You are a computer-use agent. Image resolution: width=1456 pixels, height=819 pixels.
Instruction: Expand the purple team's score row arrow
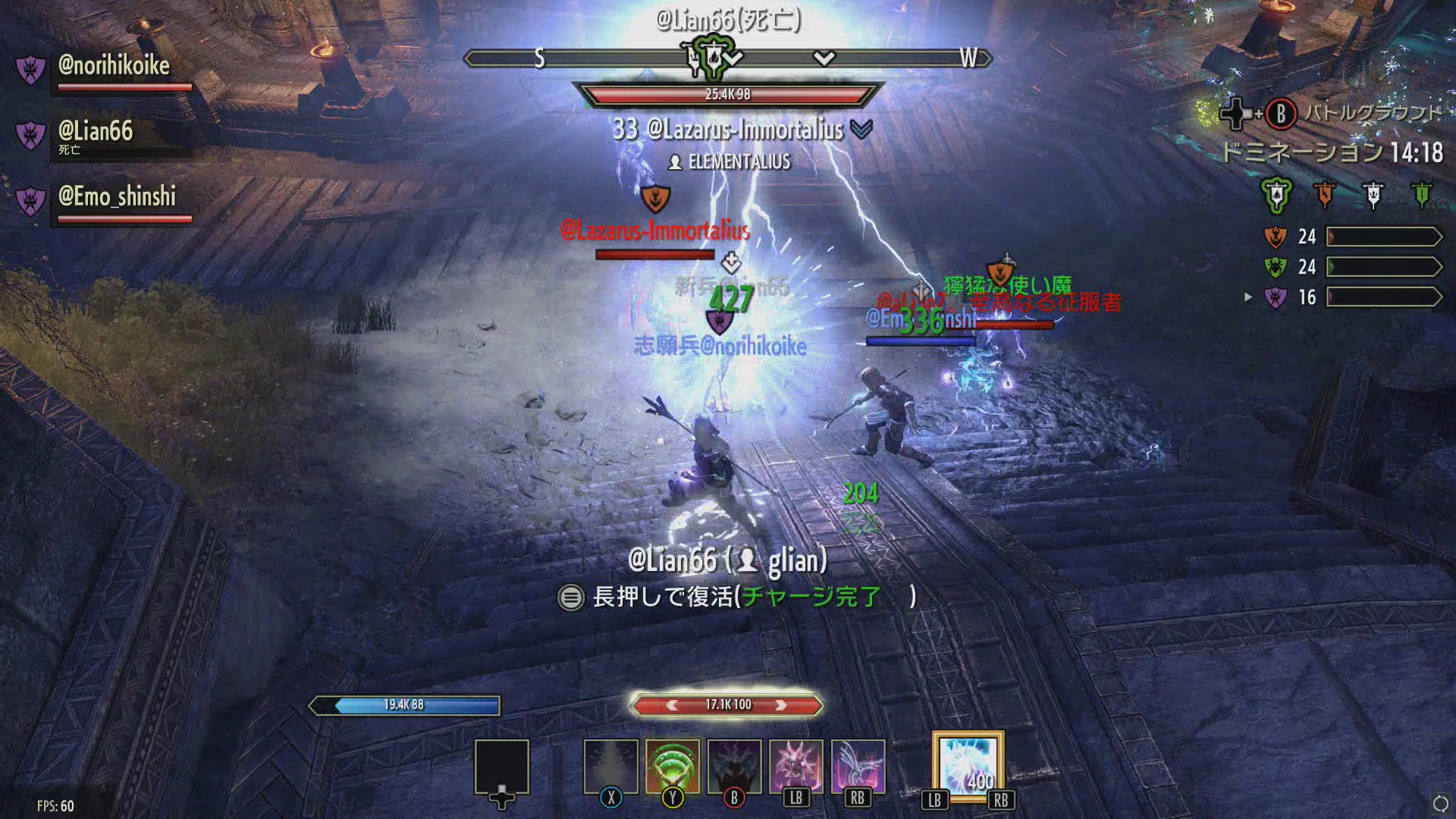point(1248,297)
